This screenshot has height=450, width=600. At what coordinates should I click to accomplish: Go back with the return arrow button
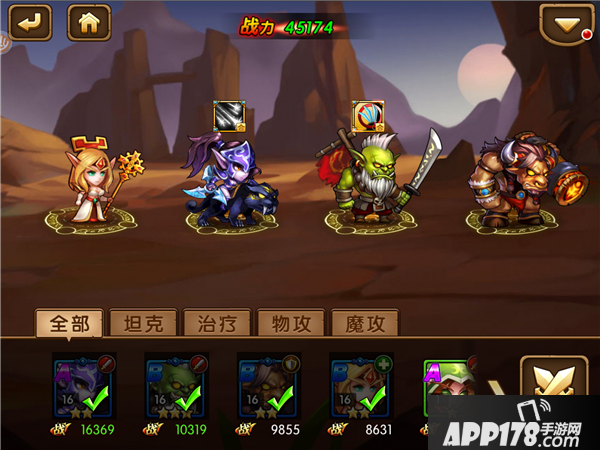(31, 21)
